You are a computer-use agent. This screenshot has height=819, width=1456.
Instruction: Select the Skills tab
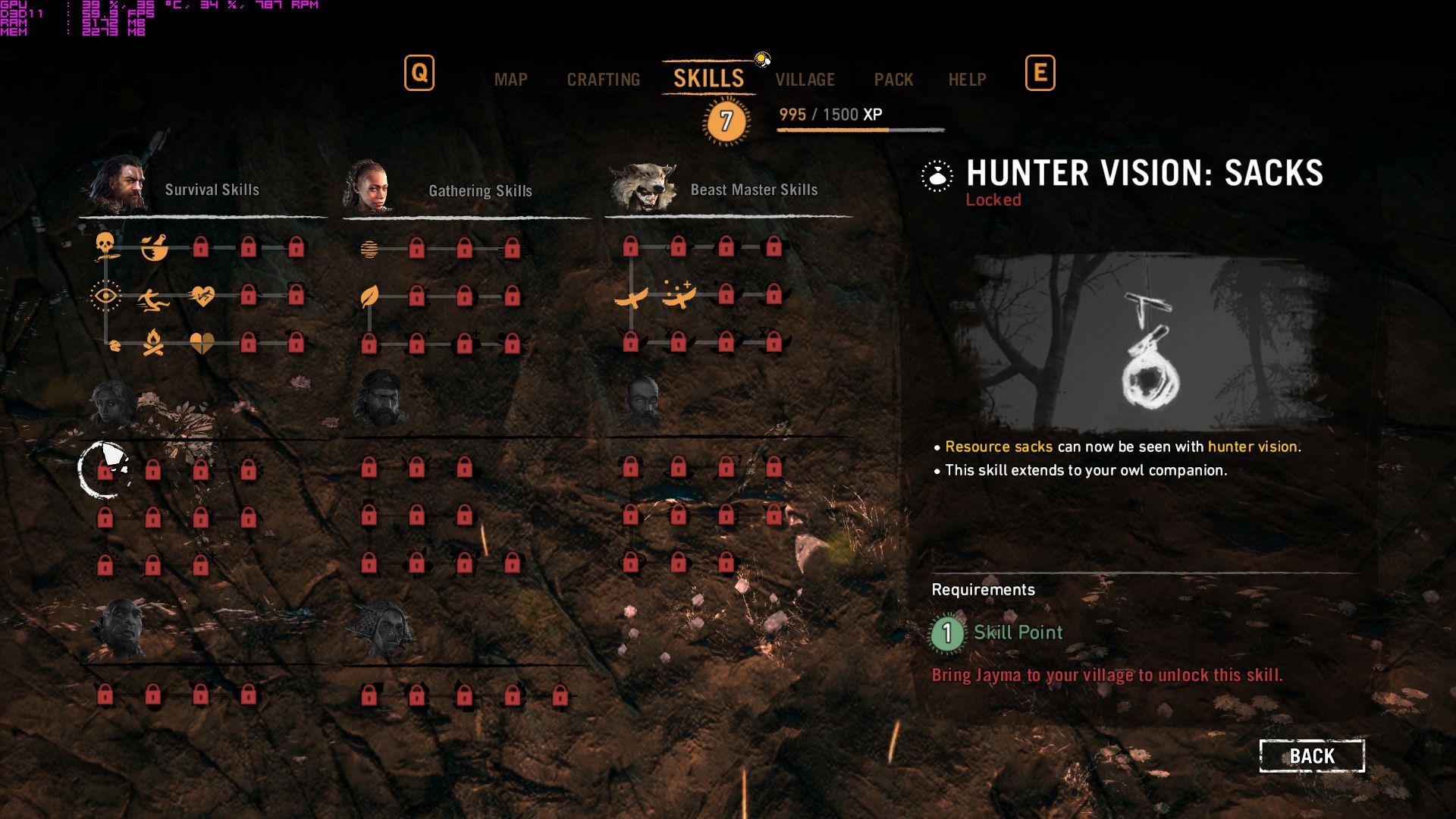pos(708,78)
